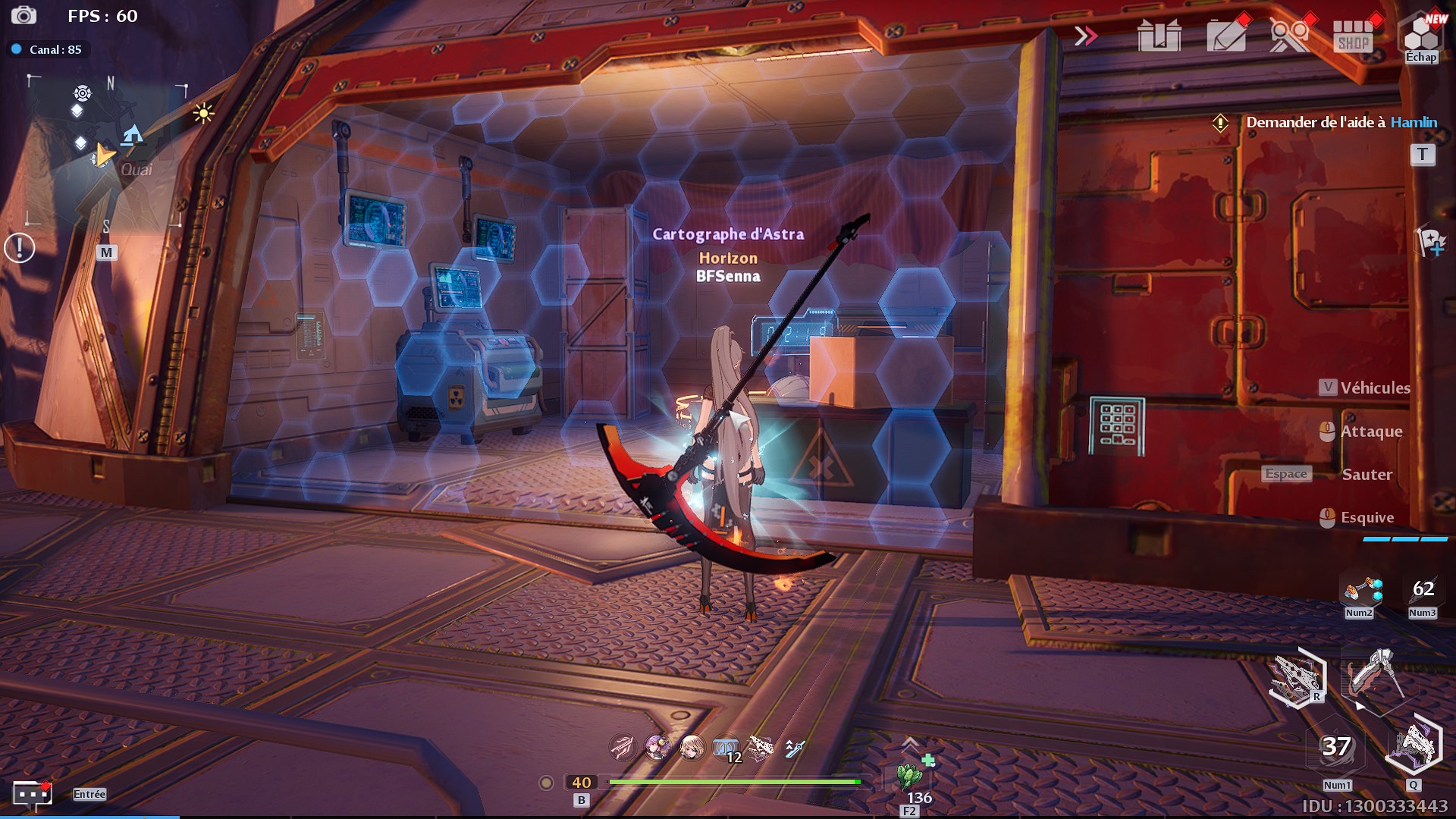The image size is (1456, 819).
Task: Open the camera photo mode
Action: 24,15
